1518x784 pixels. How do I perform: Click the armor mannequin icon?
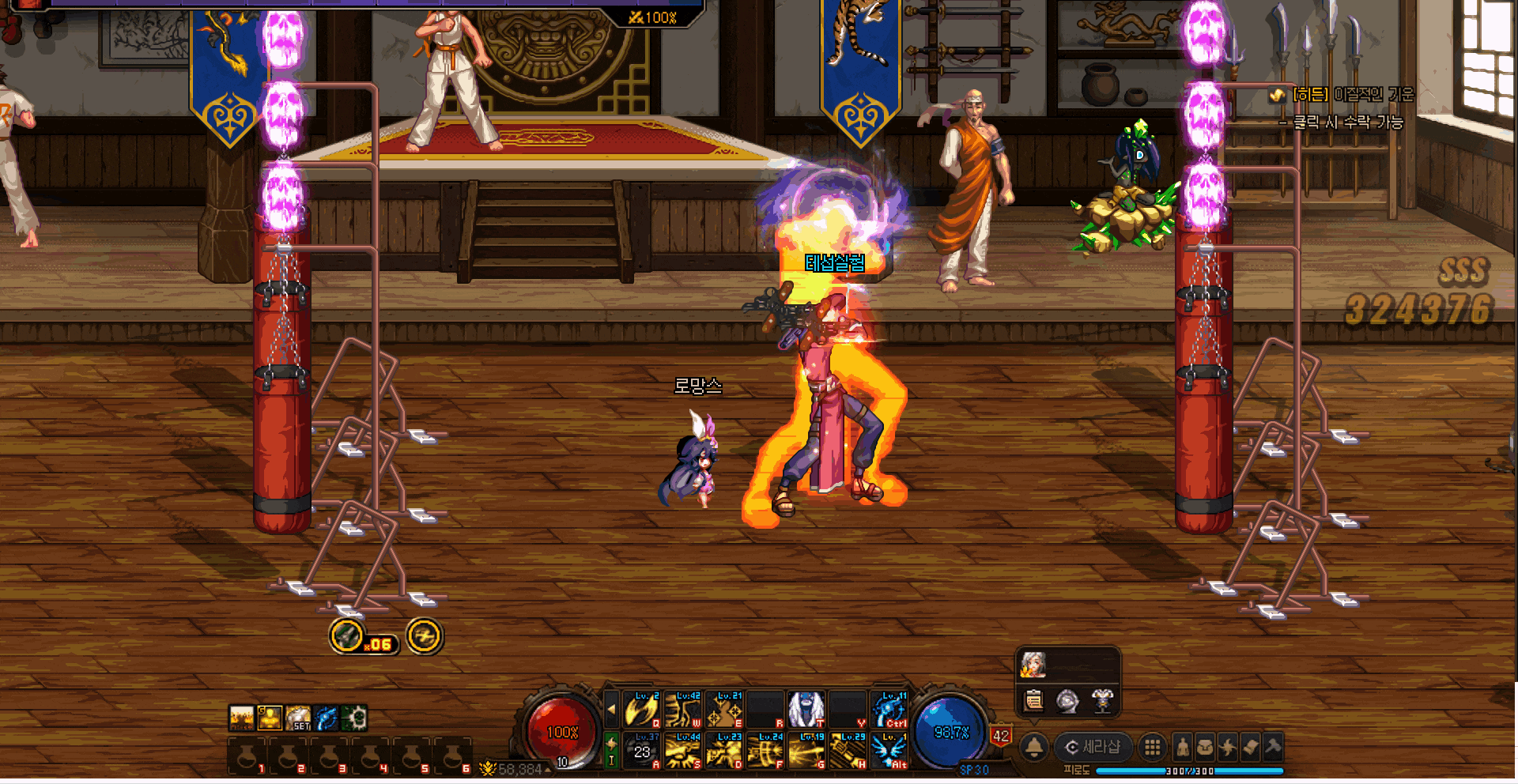[x=1102, y=701]
